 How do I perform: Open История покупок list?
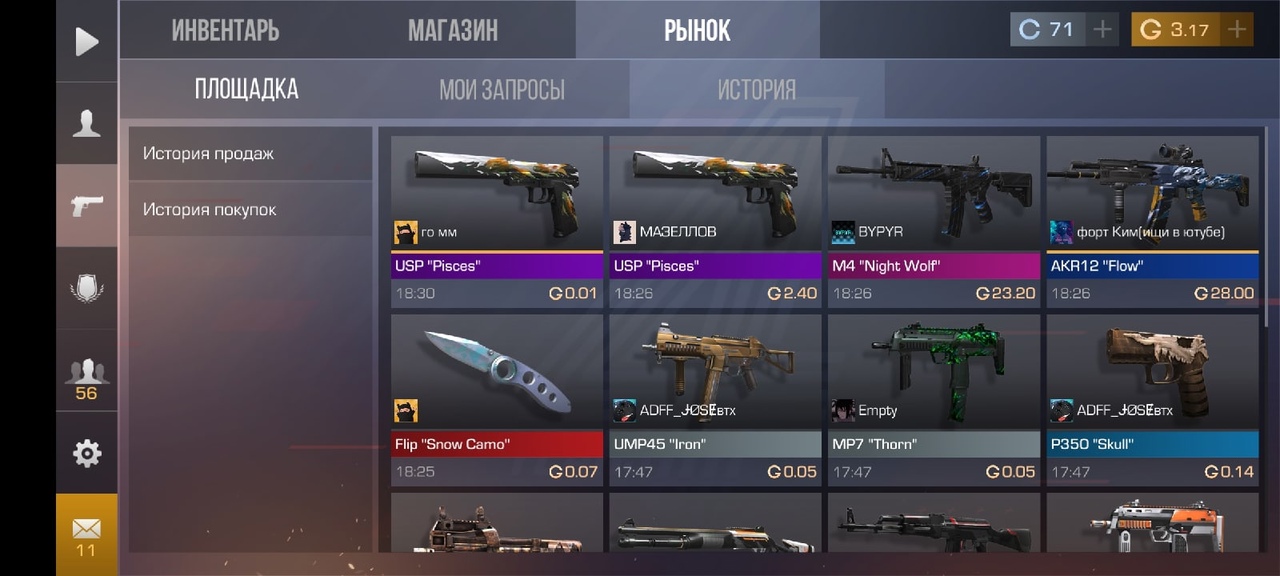(250, 209)
